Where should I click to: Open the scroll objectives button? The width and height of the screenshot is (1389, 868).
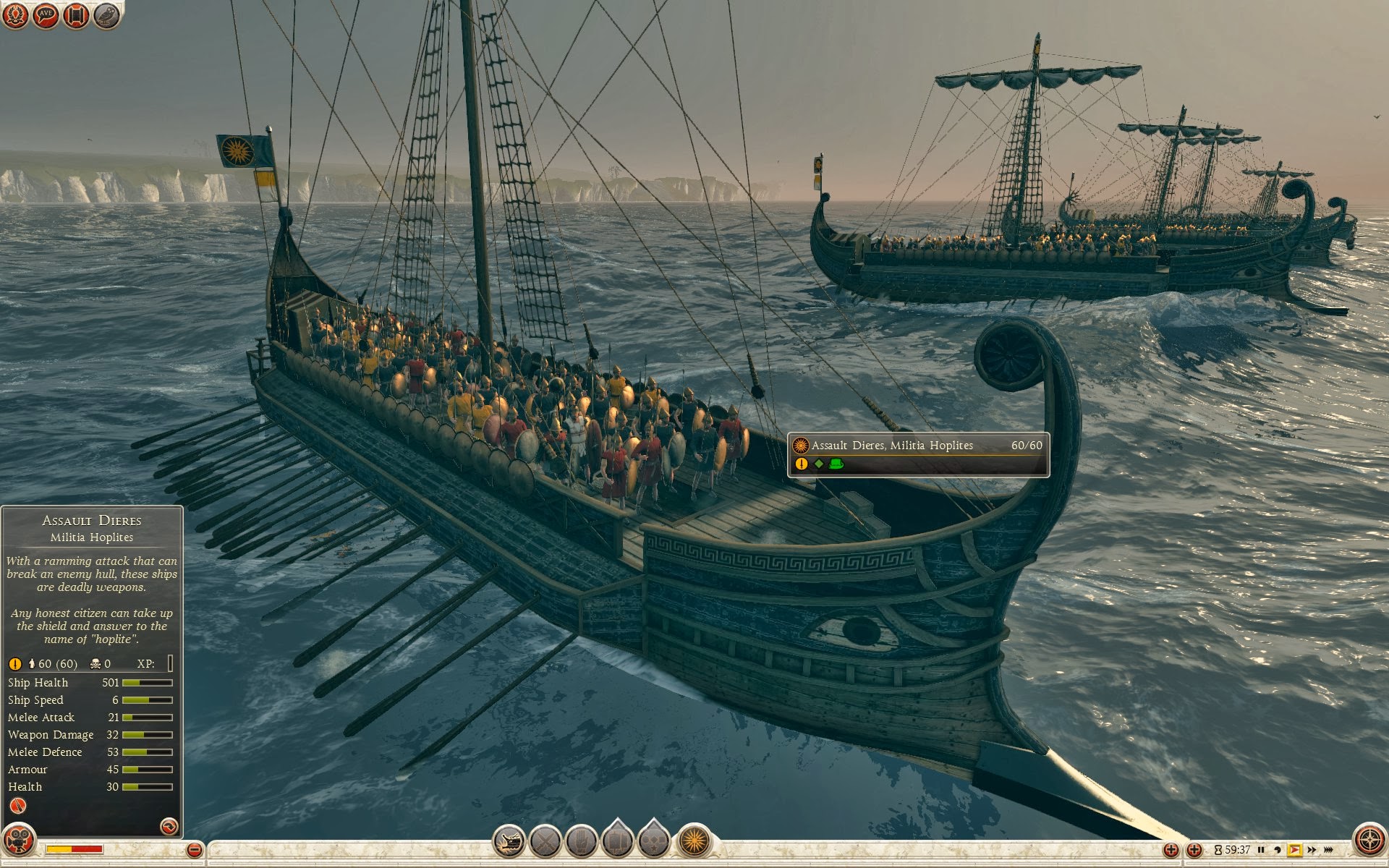(x=76, y=14)
